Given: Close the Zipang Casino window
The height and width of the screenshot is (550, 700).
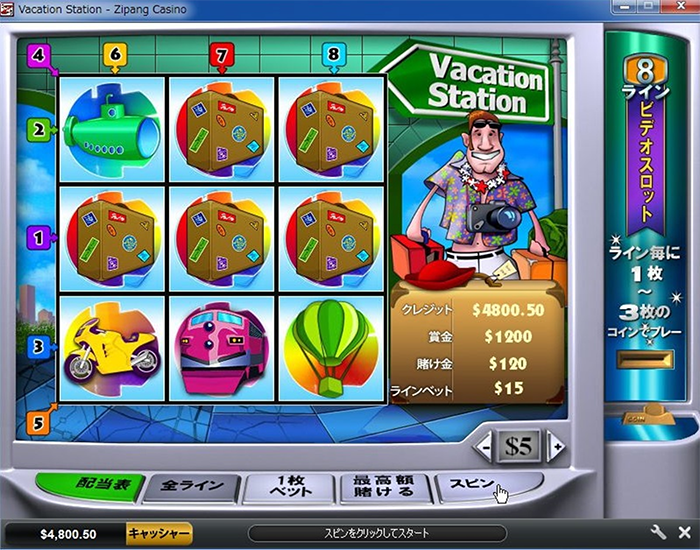Looking at the screenshot, I should pos(682,8).
